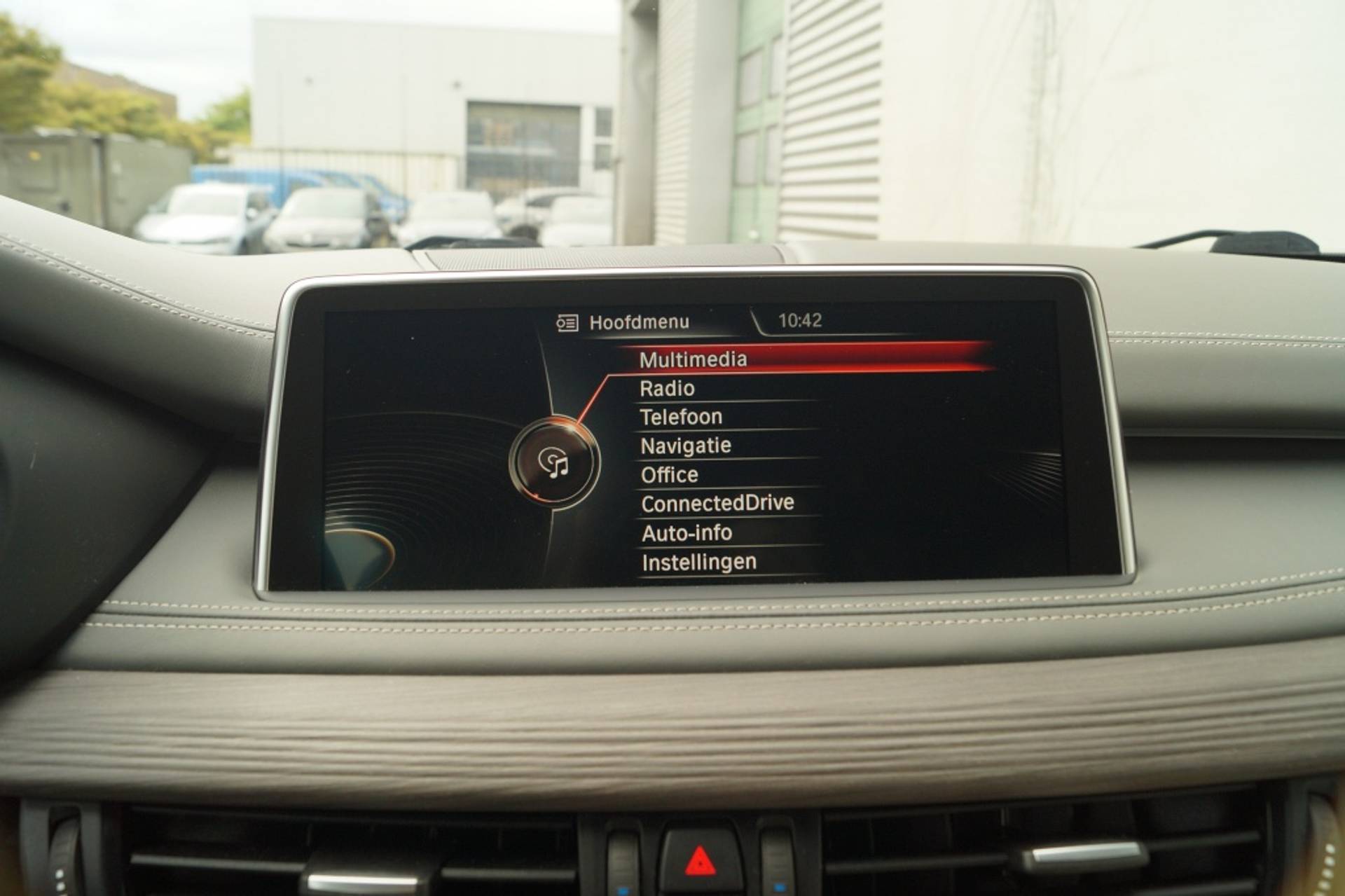Open Navigatie
Screen dimensions: 1345x896
point(686,446)
